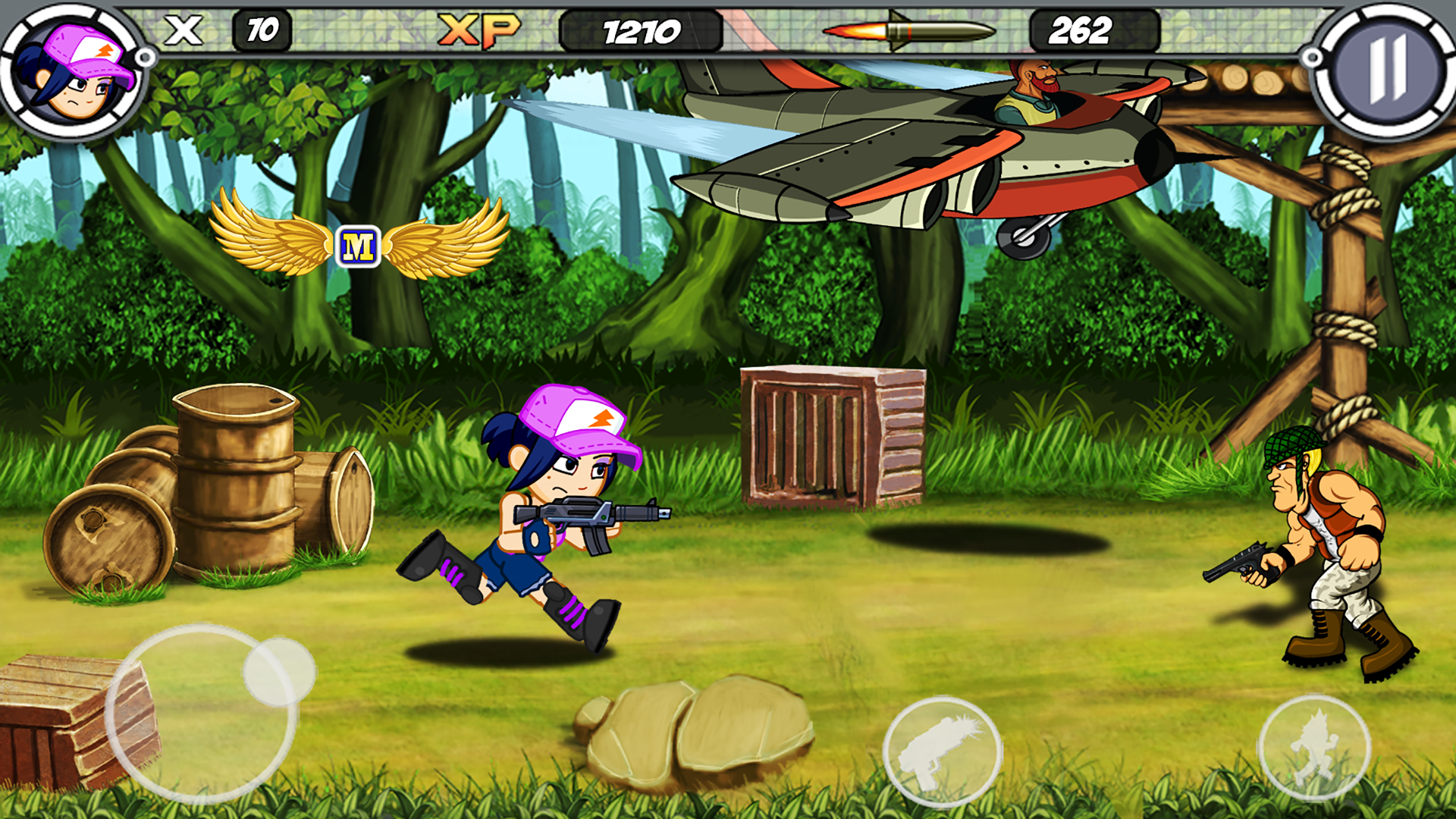Tap the XP label in the top bar
1456x819 pixels.
(479, 30)
